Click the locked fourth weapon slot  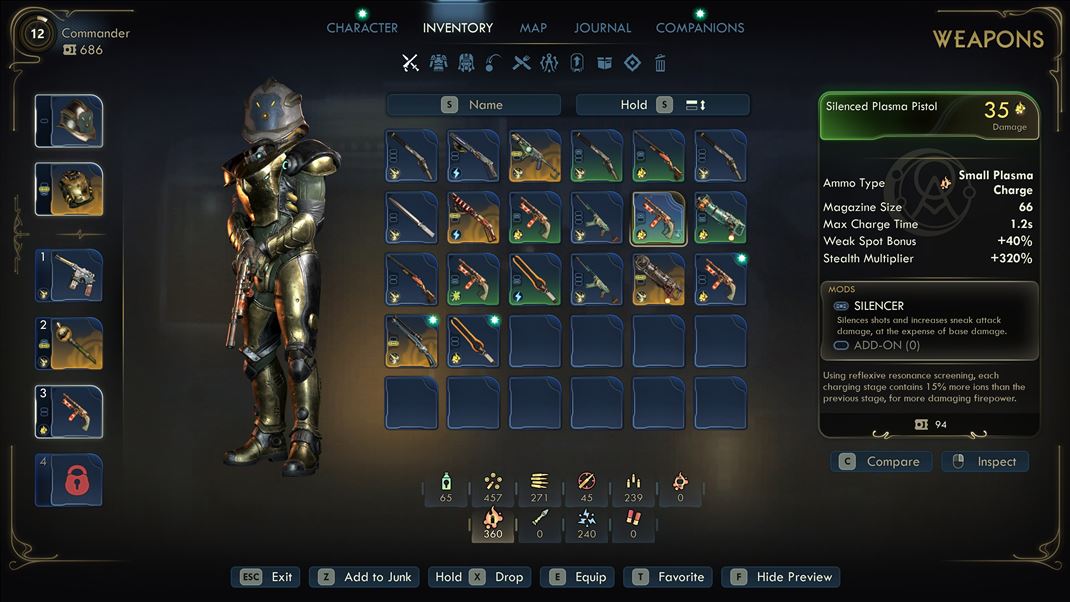tap(69, 480)
